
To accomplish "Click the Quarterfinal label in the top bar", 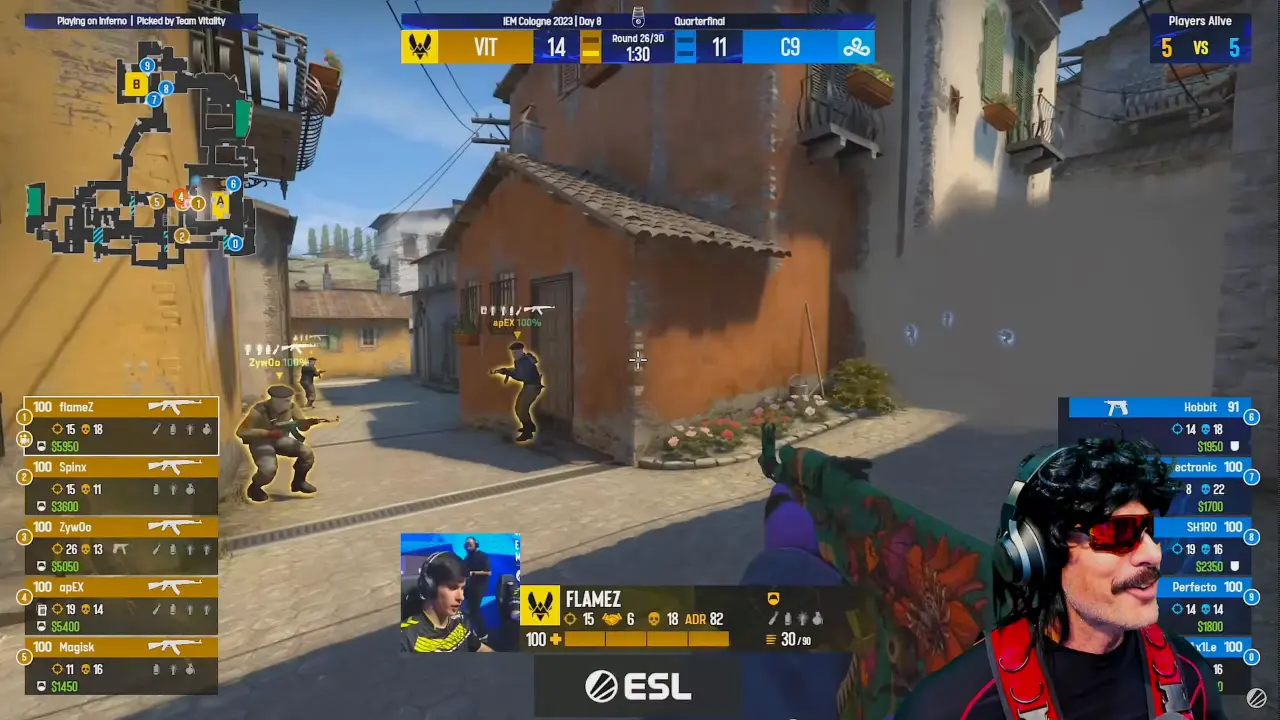I will (702, 21).
